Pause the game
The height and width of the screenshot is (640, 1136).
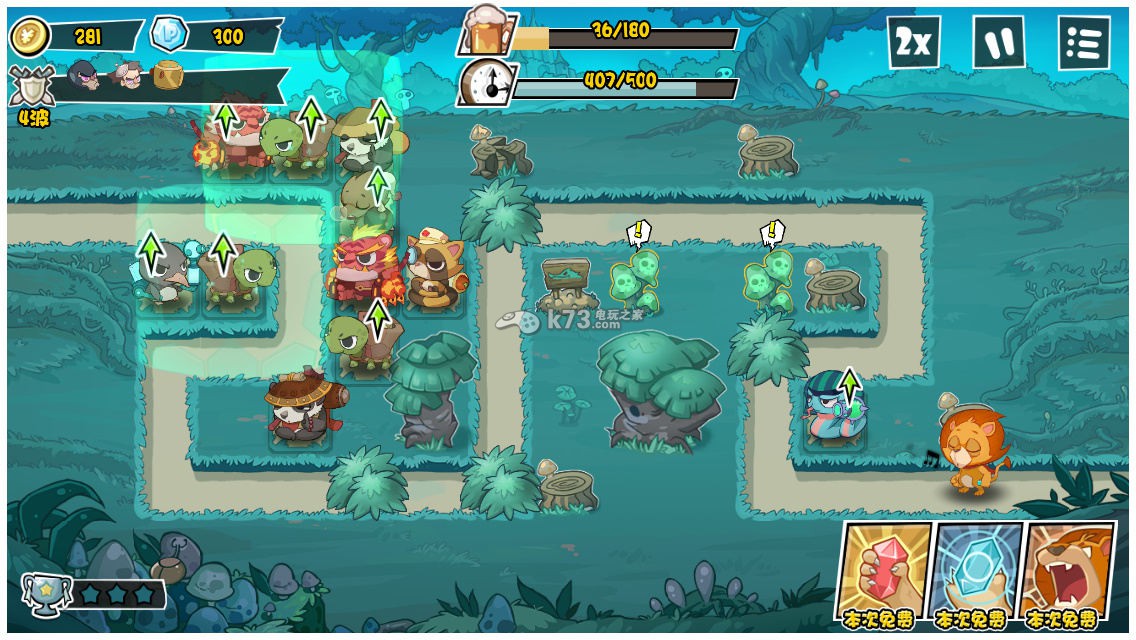point(998,43)
